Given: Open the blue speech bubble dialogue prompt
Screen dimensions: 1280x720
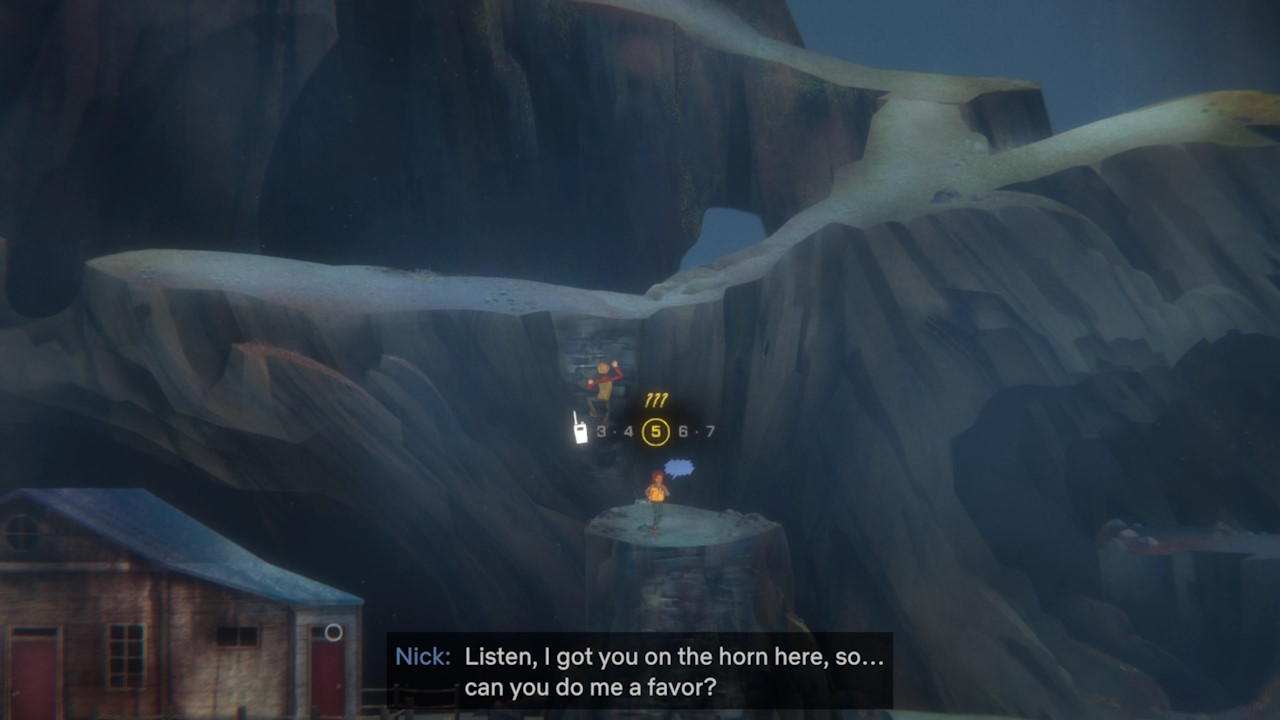Looking at the screenshot, I should [679, 467].
